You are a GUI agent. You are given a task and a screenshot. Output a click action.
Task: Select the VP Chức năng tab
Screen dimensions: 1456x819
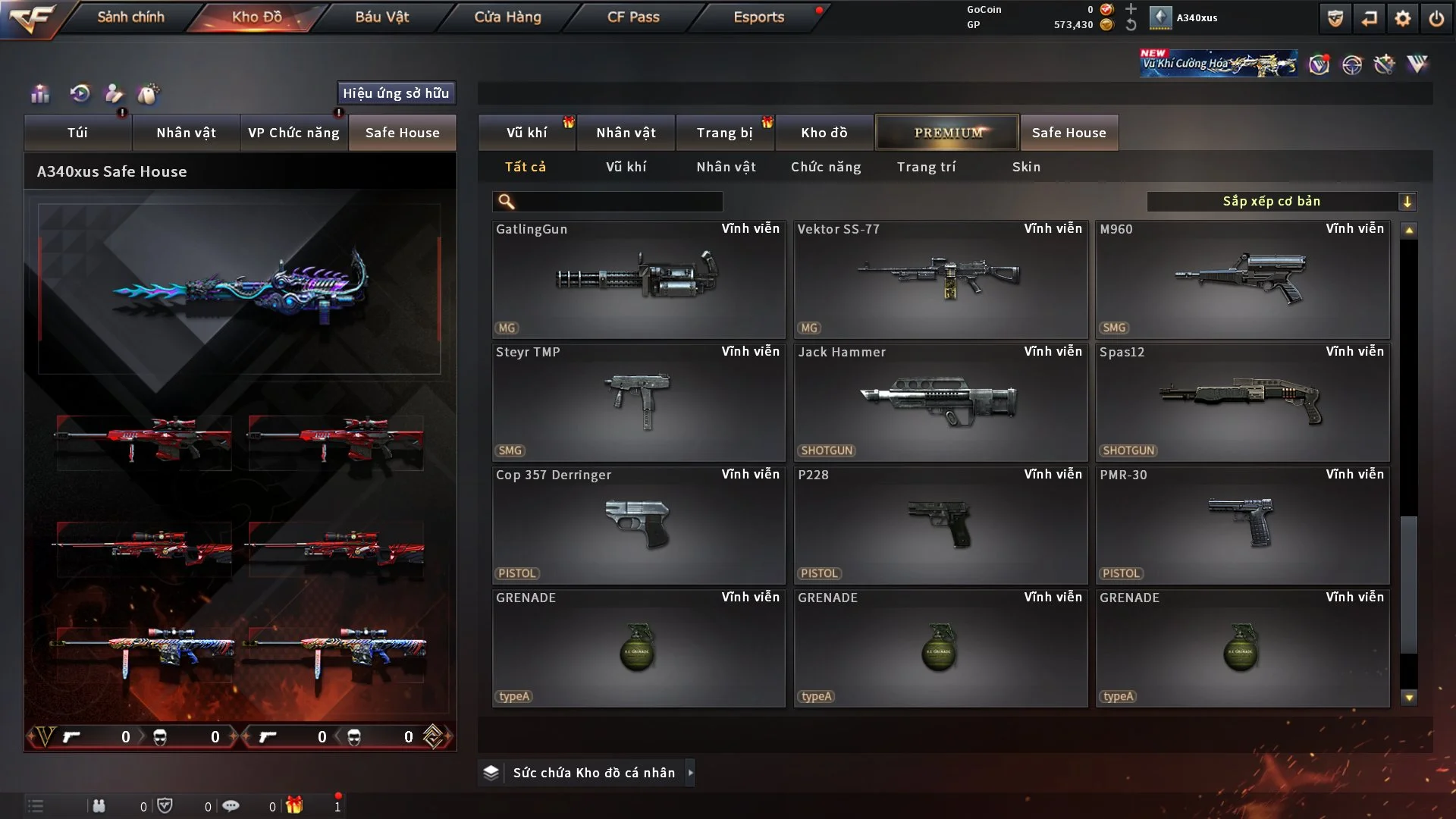pos(293,133)
